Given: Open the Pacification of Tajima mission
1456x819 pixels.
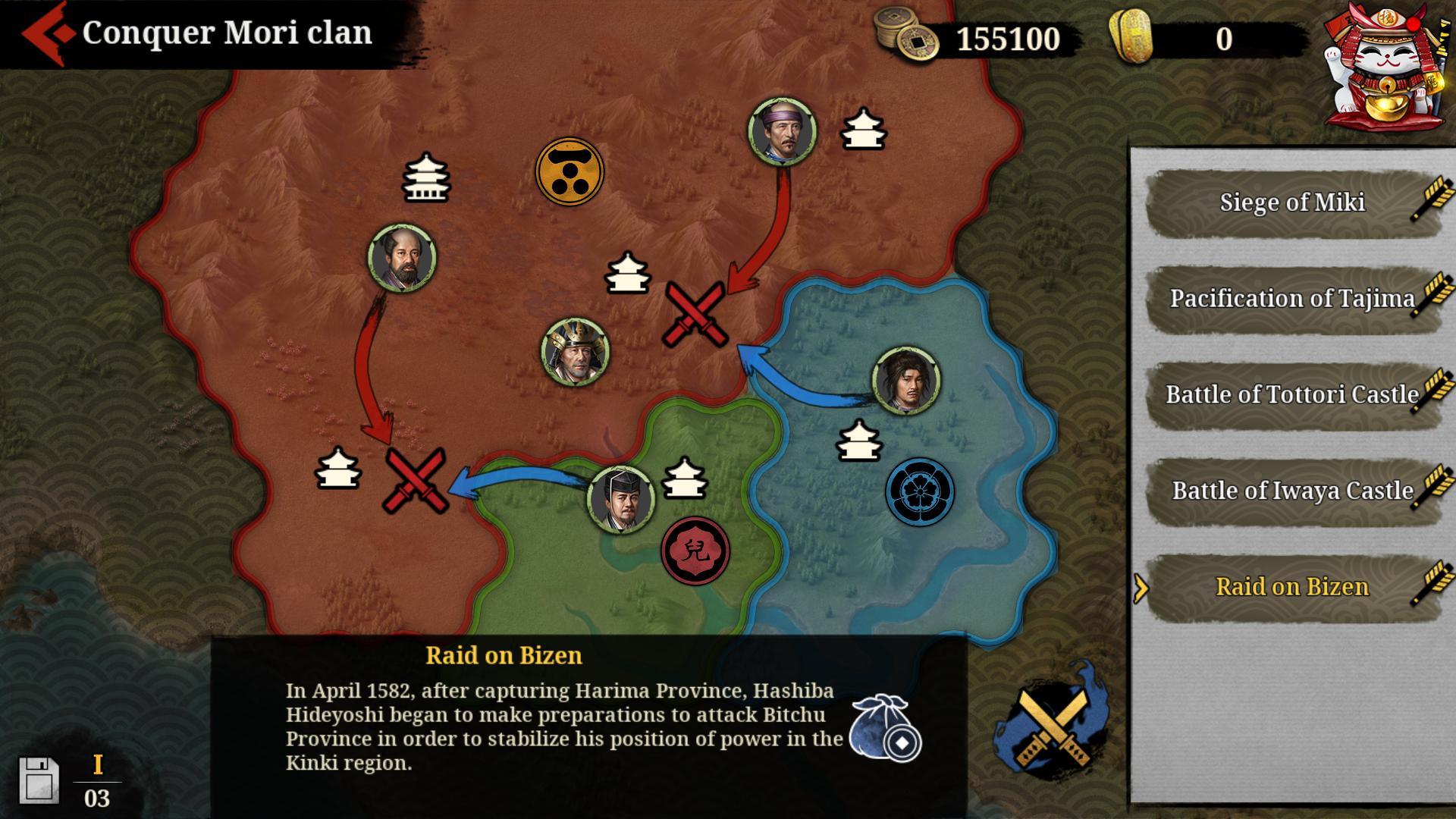Looking at the screenshot, I should point(1290,298).
